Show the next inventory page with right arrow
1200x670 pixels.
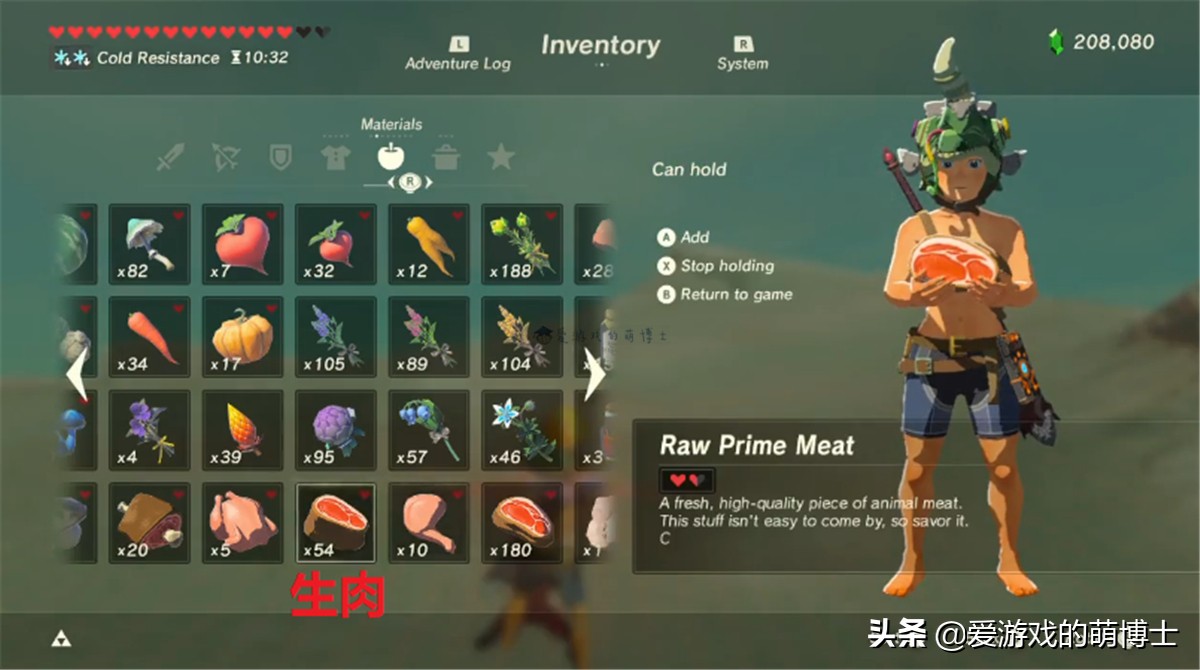click(x=595, y=375)
